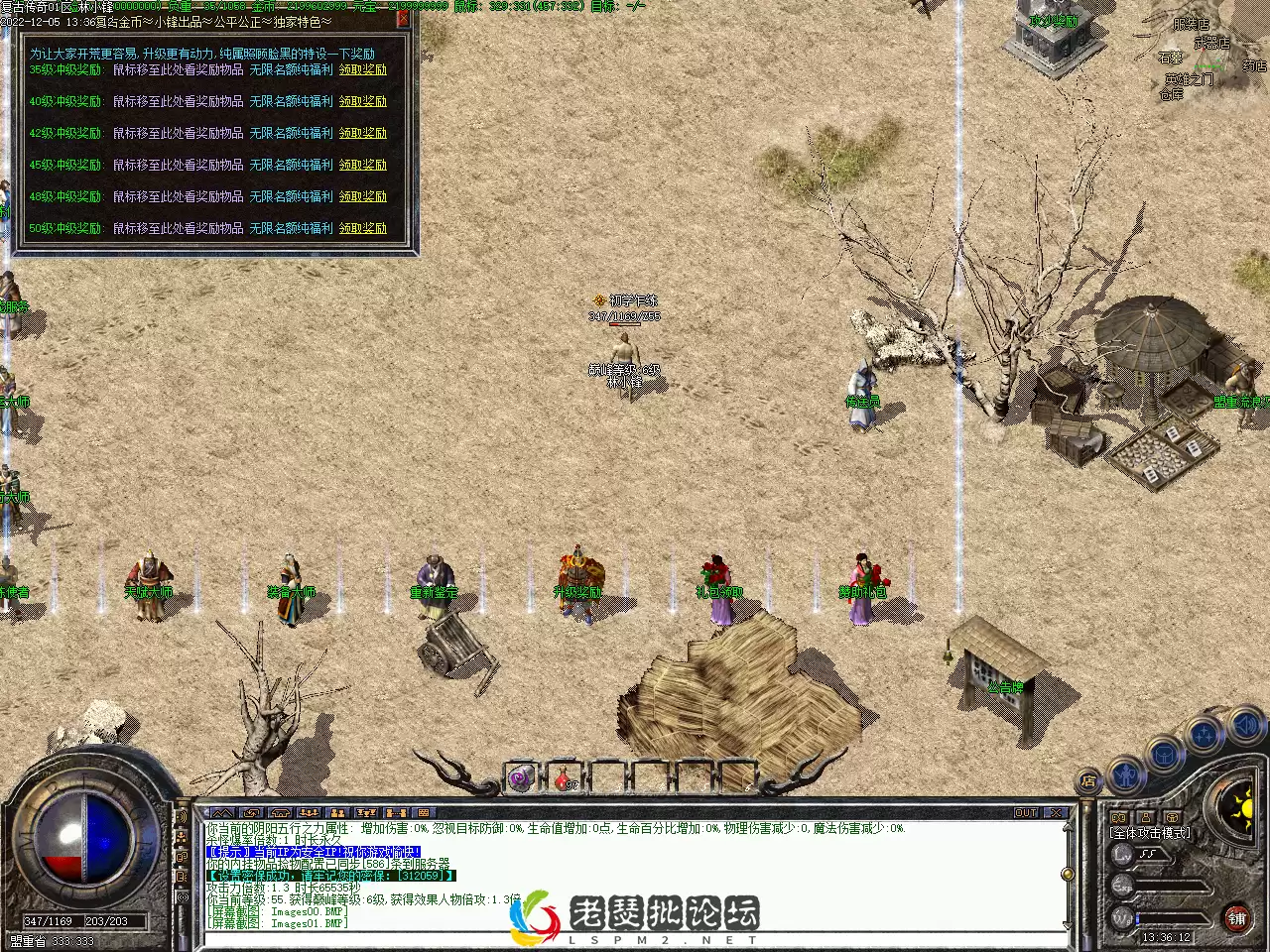Click the OUT button on the chat panel
The image size is (1270, 952).
(x=1026, y=813)
